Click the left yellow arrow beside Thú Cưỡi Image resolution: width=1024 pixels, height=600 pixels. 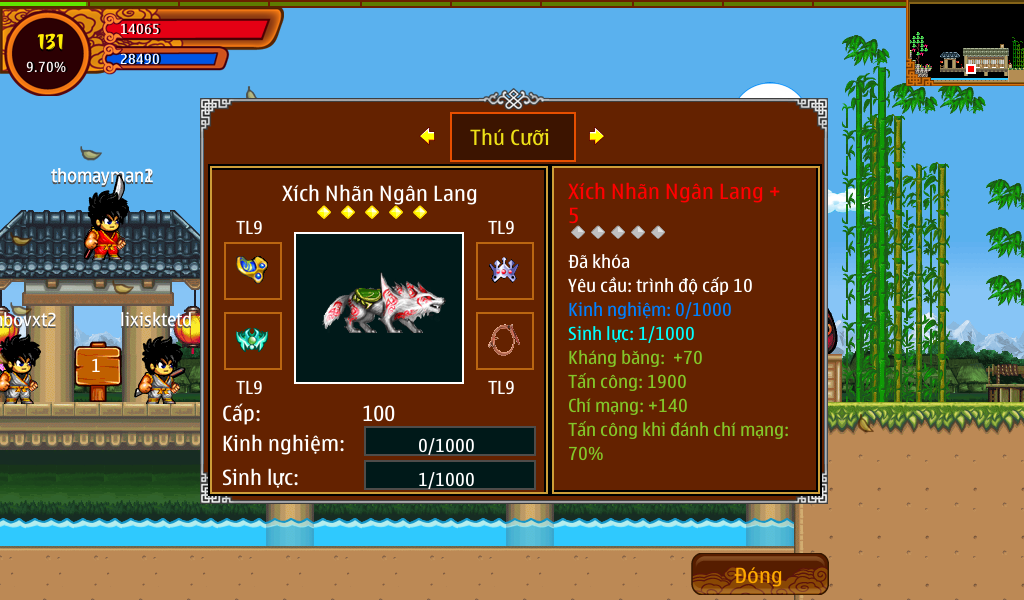[x=428, y=136]
